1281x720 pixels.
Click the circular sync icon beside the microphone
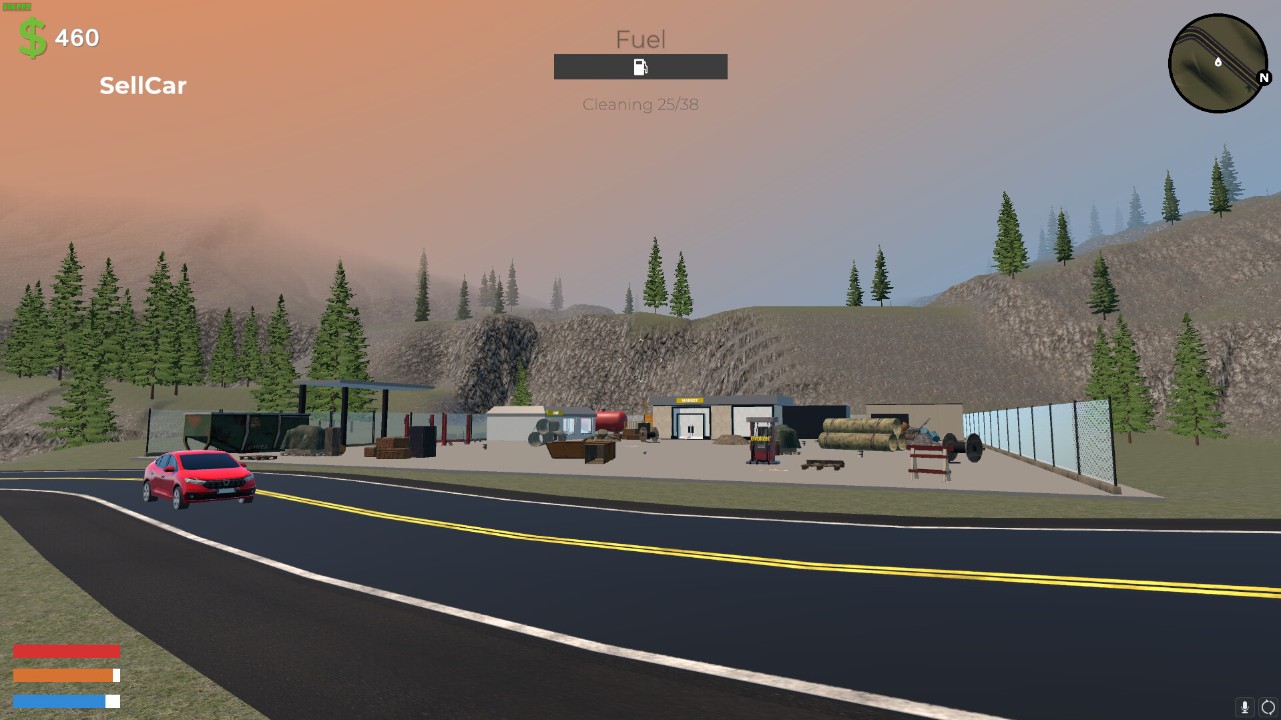click(1266, 706)
